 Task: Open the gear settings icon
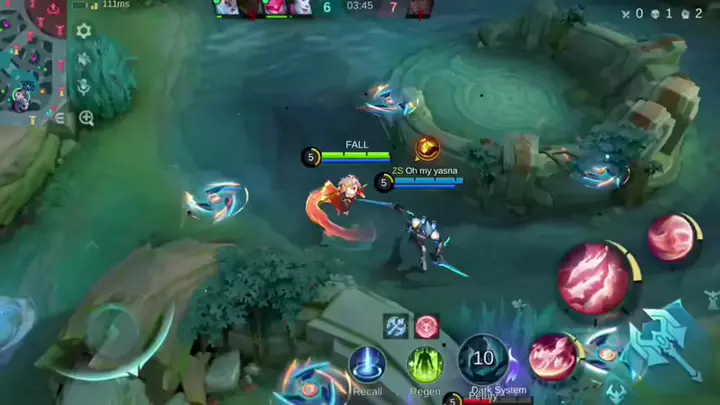pyautogui.click(x=84, y=32)
